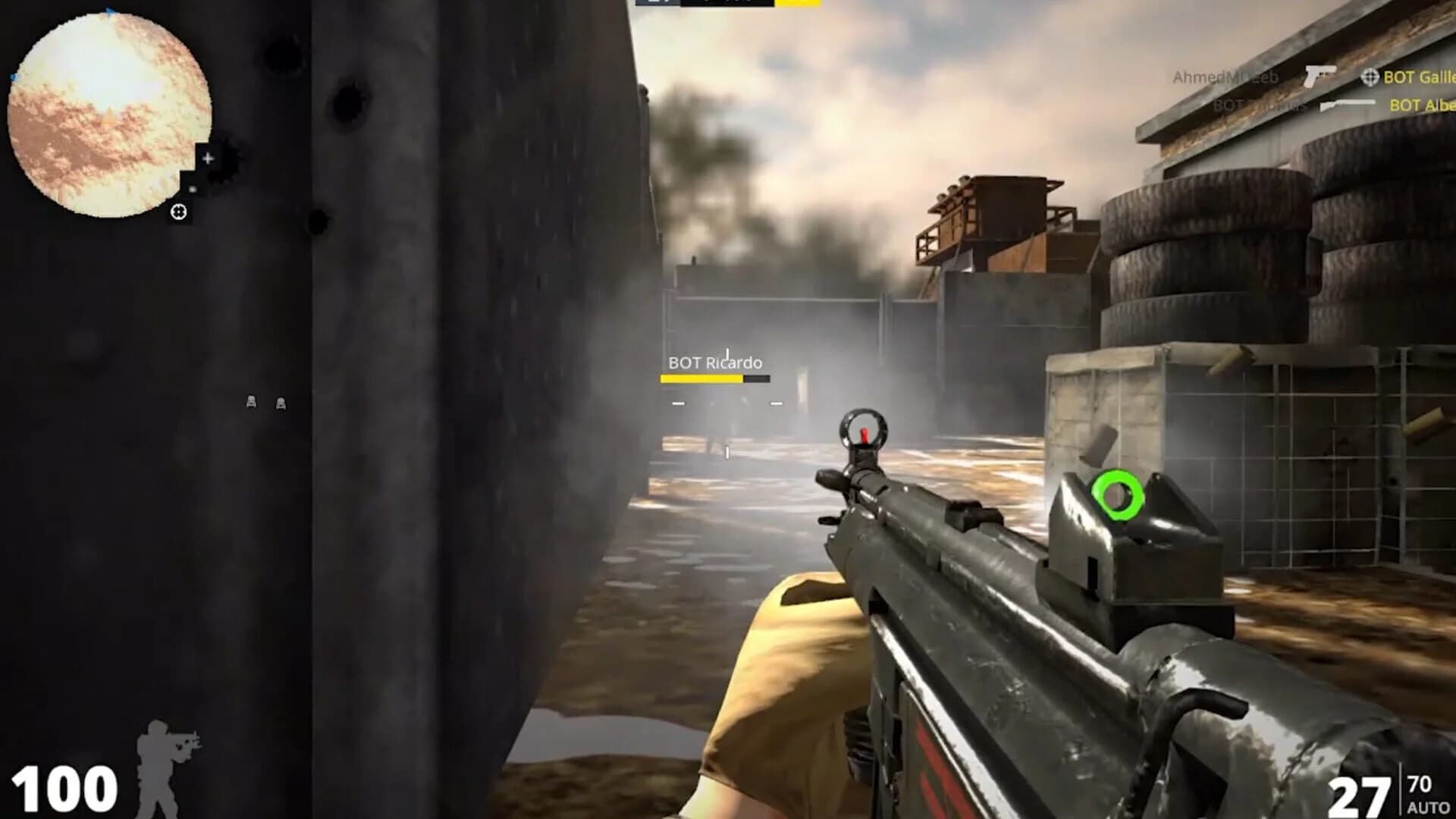Click BOT Ricardo's yellow health bar
Screen dimensions: 1456x819
[701, 379]
